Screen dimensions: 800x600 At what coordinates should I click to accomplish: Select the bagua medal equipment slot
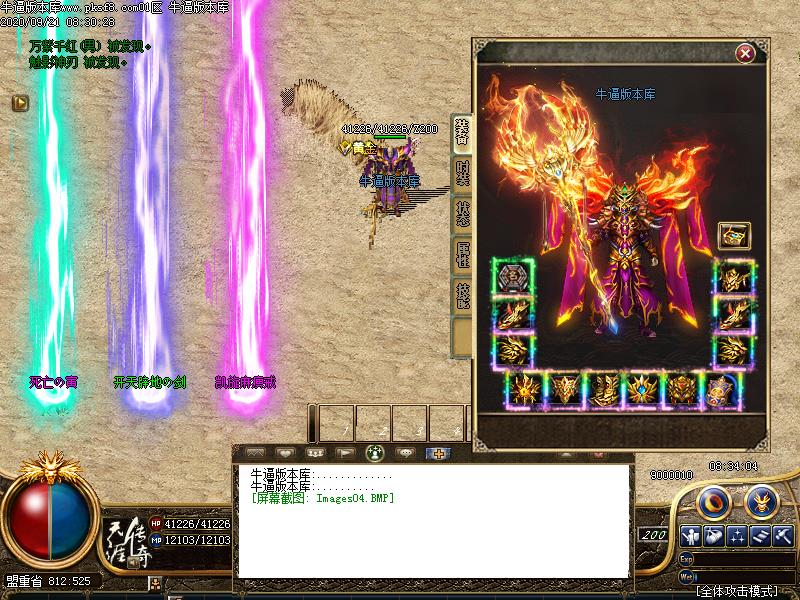(513, 277)
